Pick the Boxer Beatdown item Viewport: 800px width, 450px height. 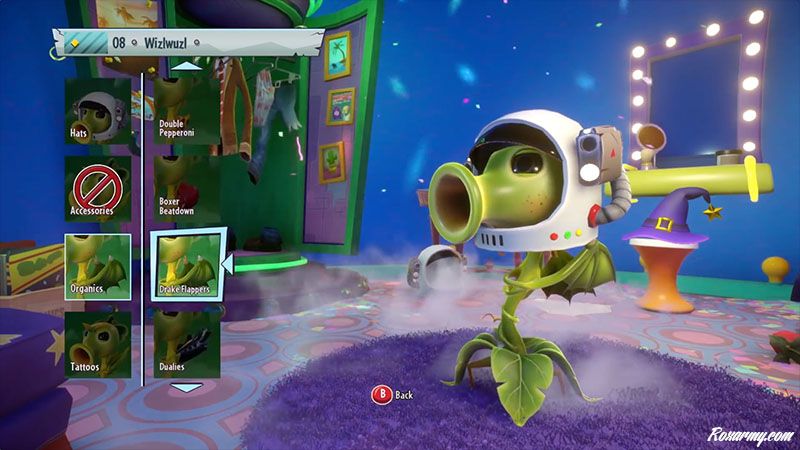pyautogui.click(x=187, y=187)
